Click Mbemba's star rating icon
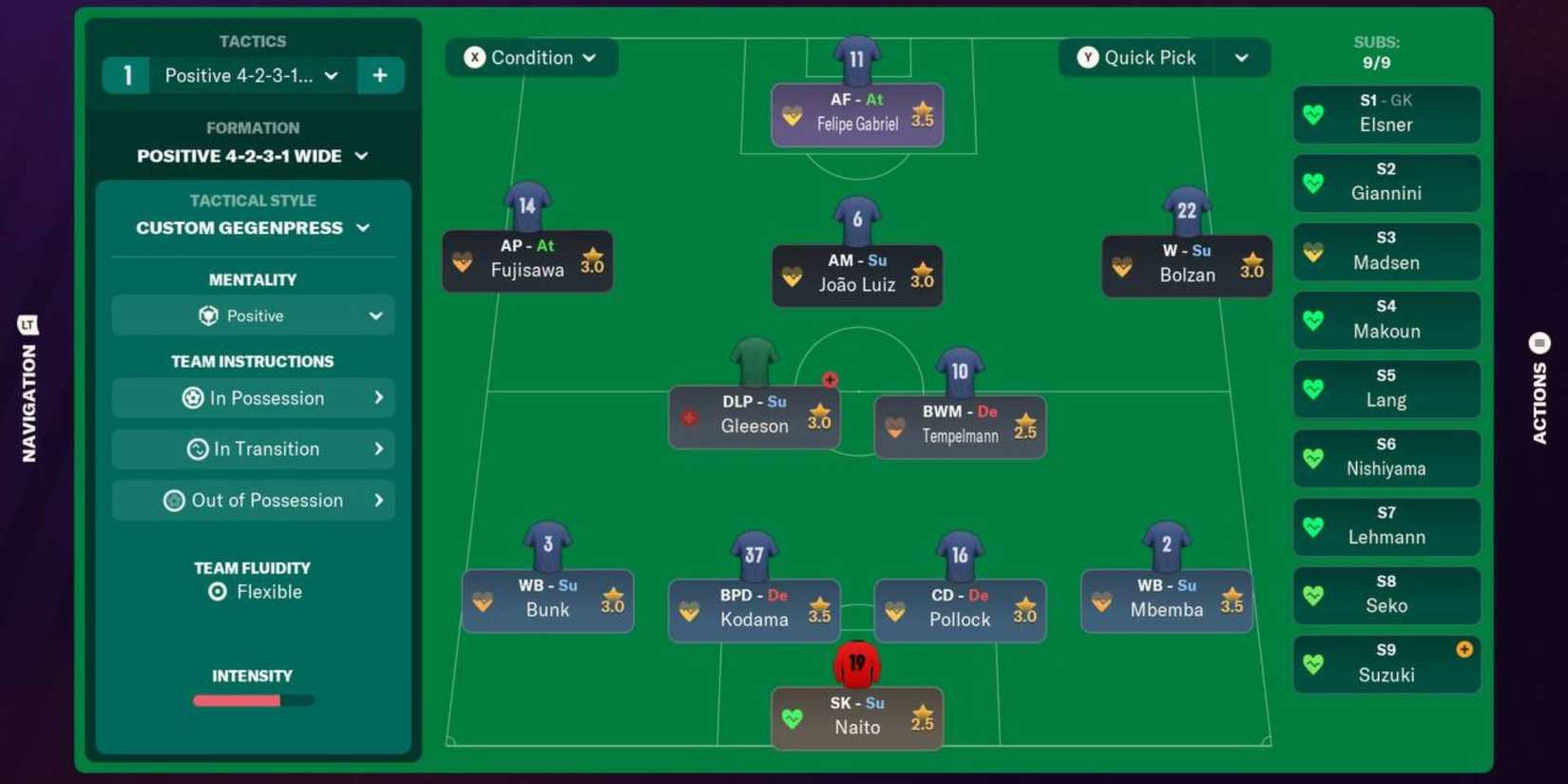Screen dimensions: 1568x784 point(1230,599)
